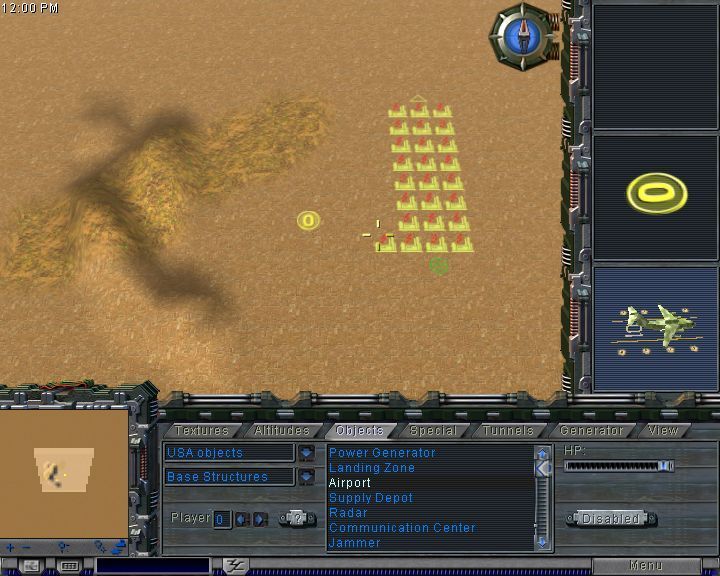The width and height of the screenshot is (720, 576).
Task: Switch to the Tunnels tab
Action: [508, 431]
